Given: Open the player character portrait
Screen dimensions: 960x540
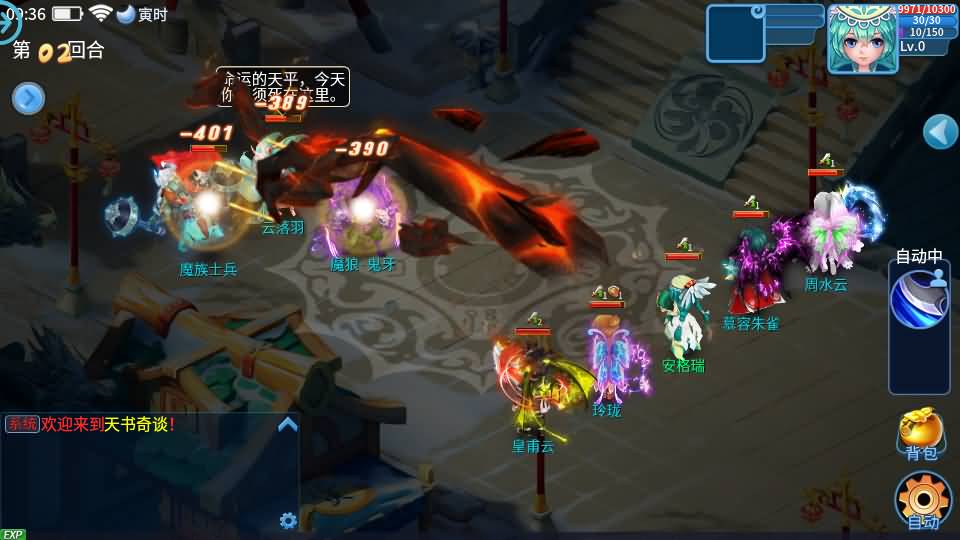Looking at the screenshot, I should click(x=861, y=38).
